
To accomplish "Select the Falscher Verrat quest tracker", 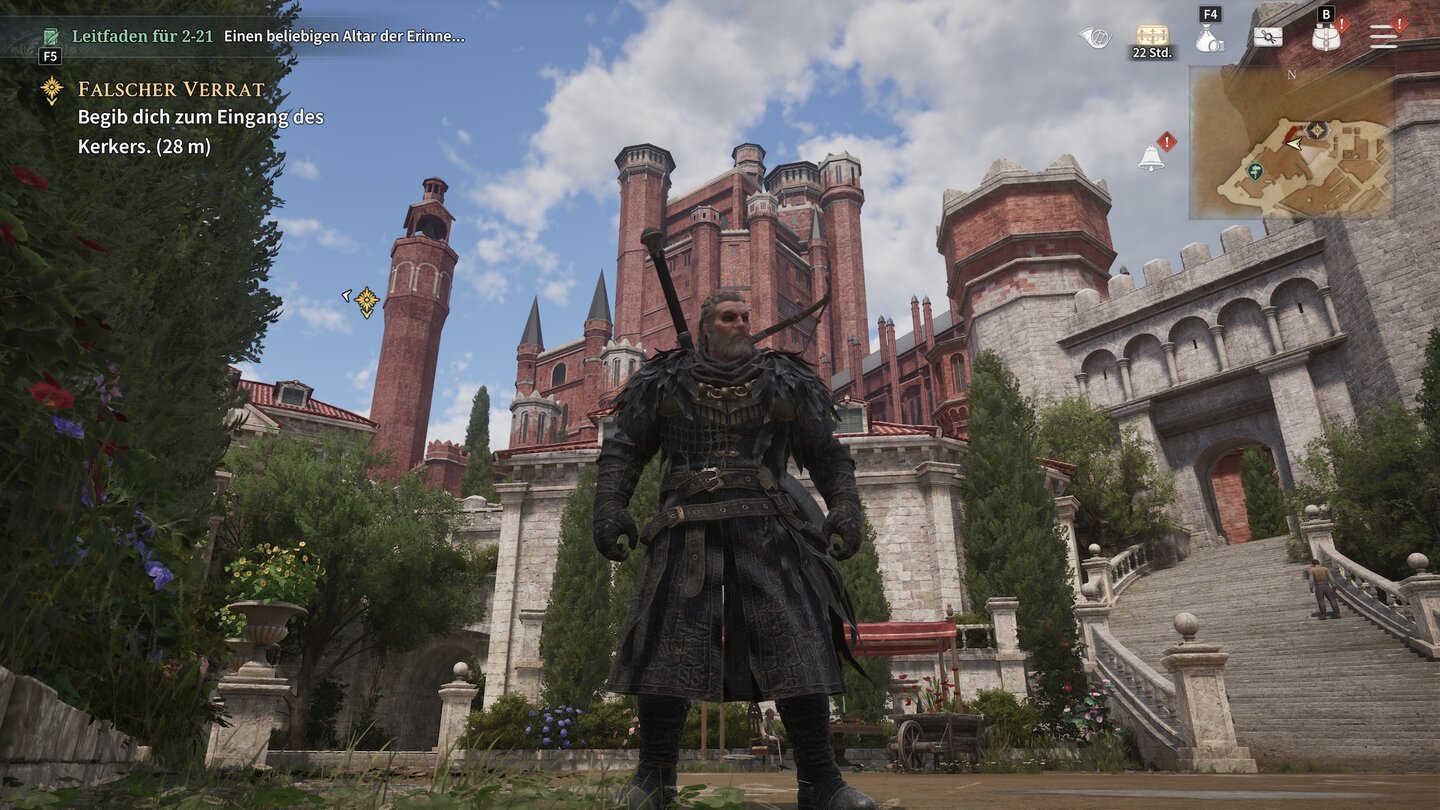I will [x=171, y=90].
